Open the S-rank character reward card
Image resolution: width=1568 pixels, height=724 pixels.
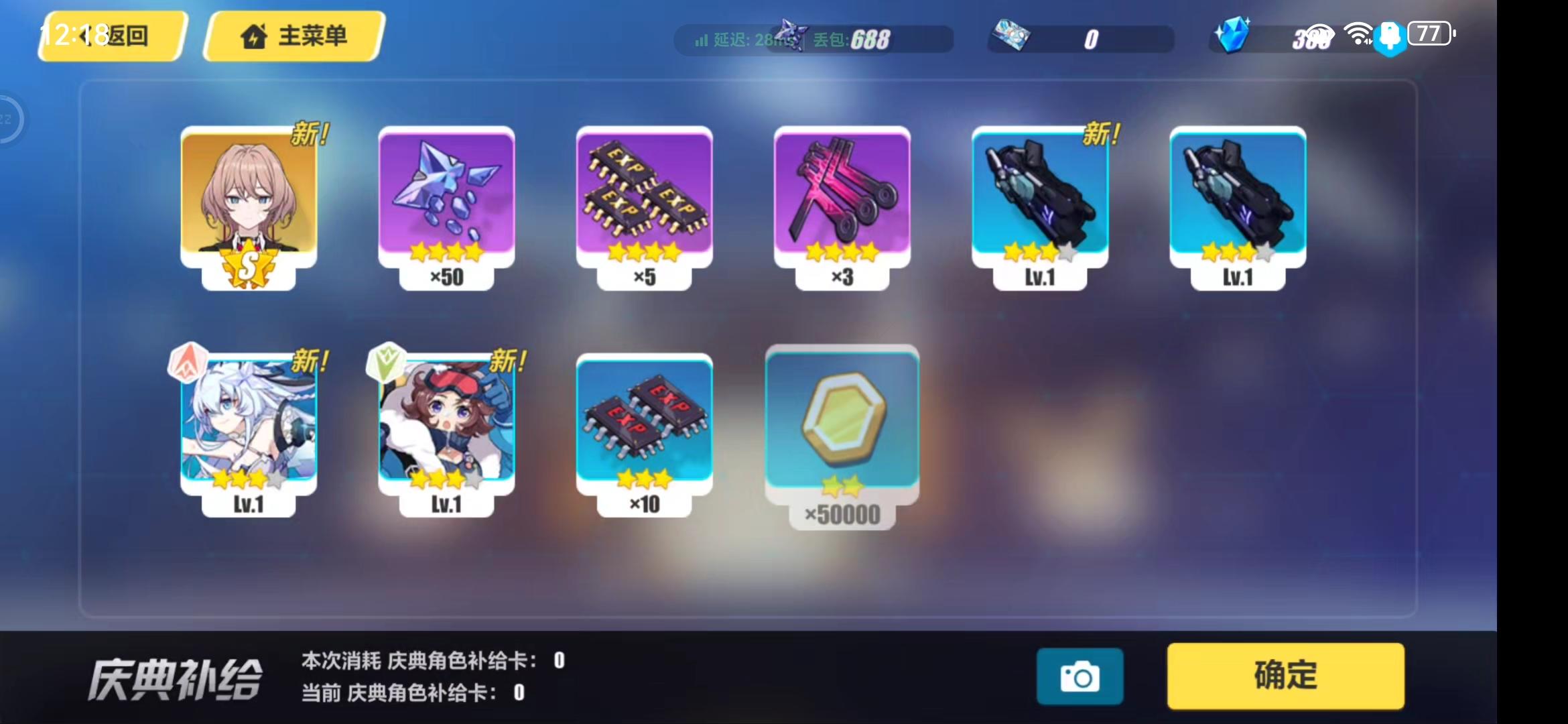pyautogui.click(x=251, y=201)
